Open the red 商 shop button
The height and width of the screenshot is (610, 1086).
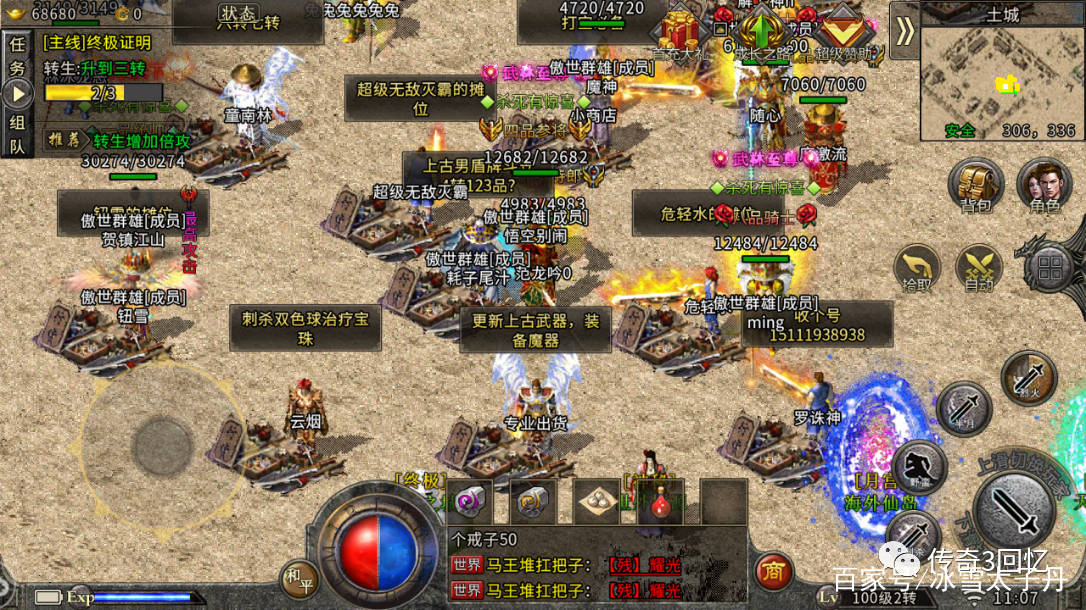(x=772, y=571)
